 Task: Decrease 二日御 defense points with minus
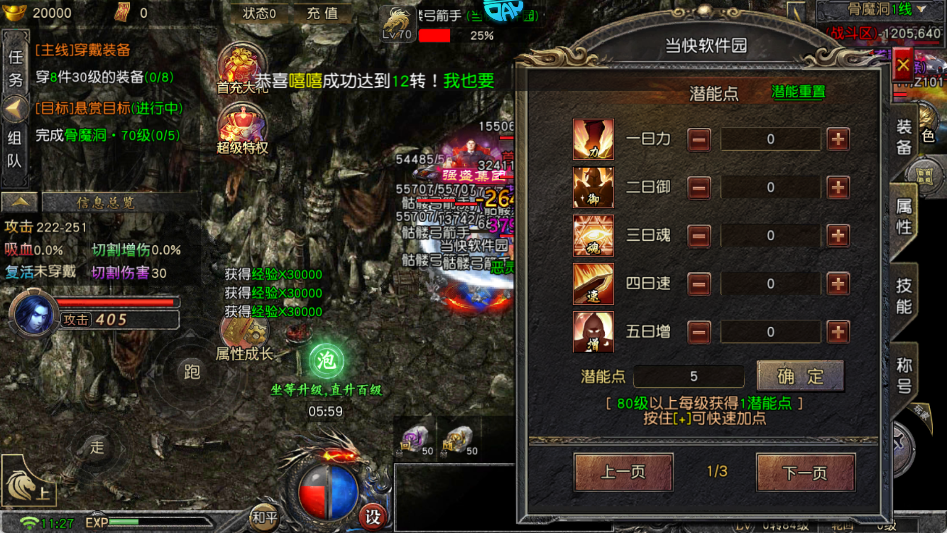[699, 187]
